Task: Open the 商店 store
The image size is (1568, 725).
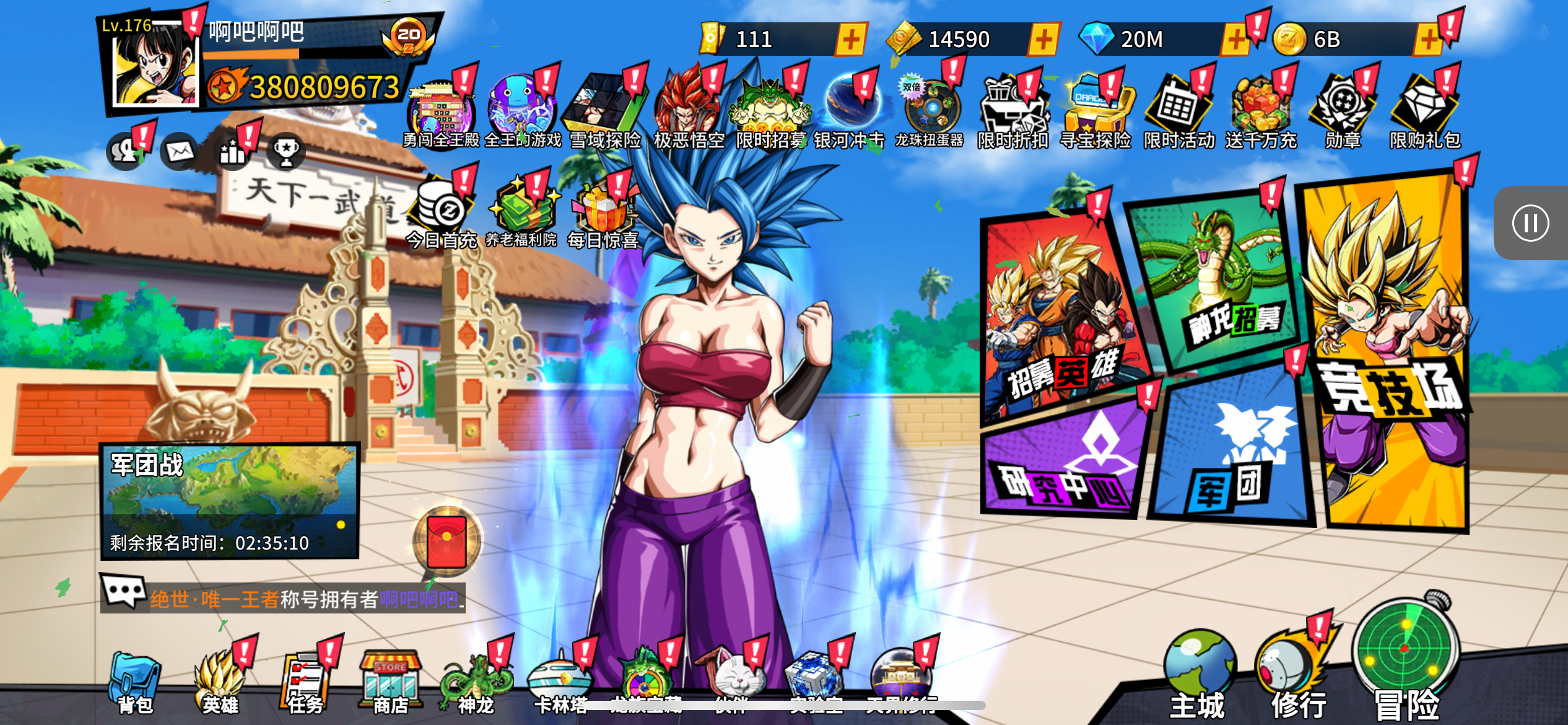Action: tap(391, 682)
